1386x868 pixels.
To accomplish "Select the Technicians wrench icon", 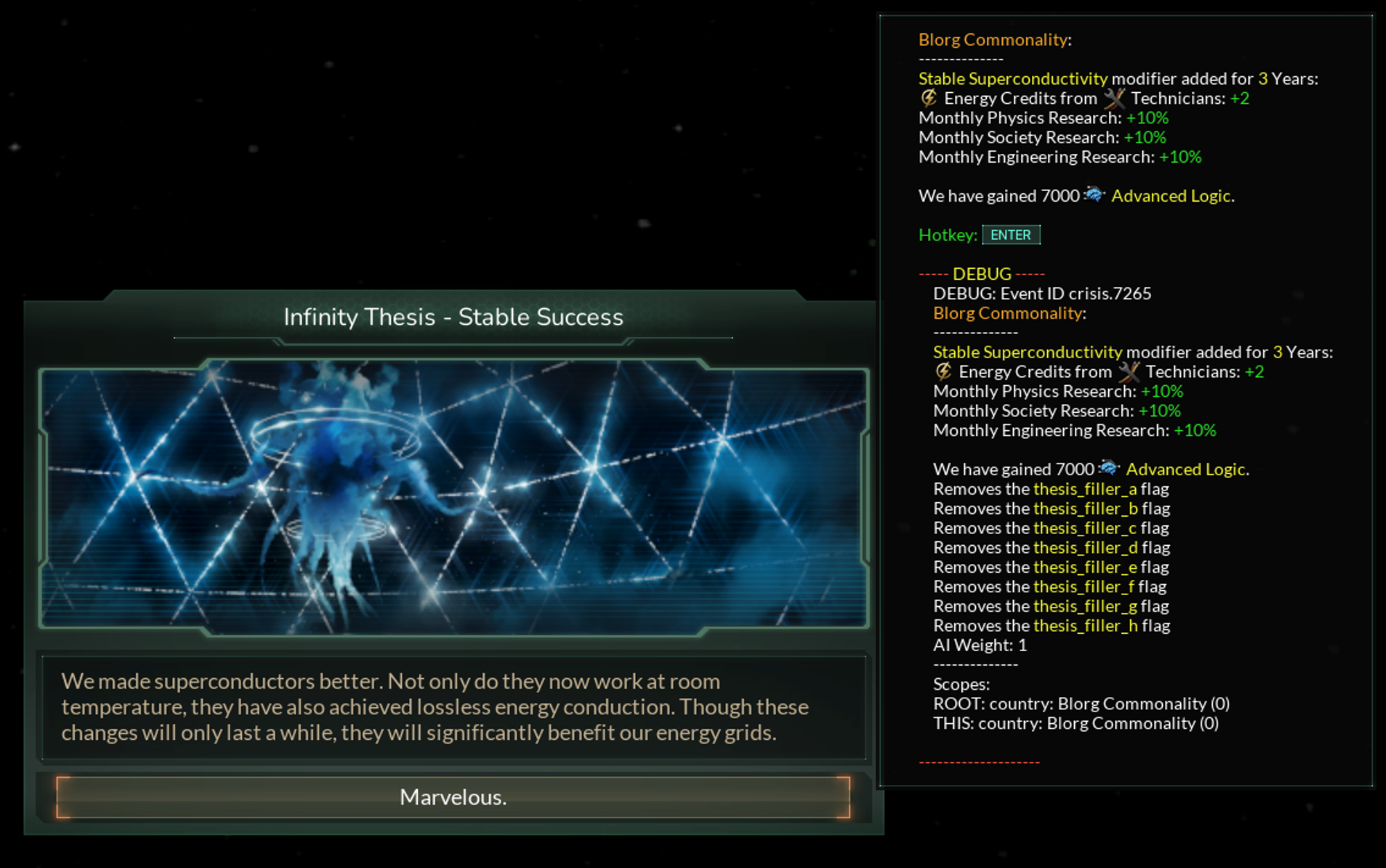I will coord(1116,98).
